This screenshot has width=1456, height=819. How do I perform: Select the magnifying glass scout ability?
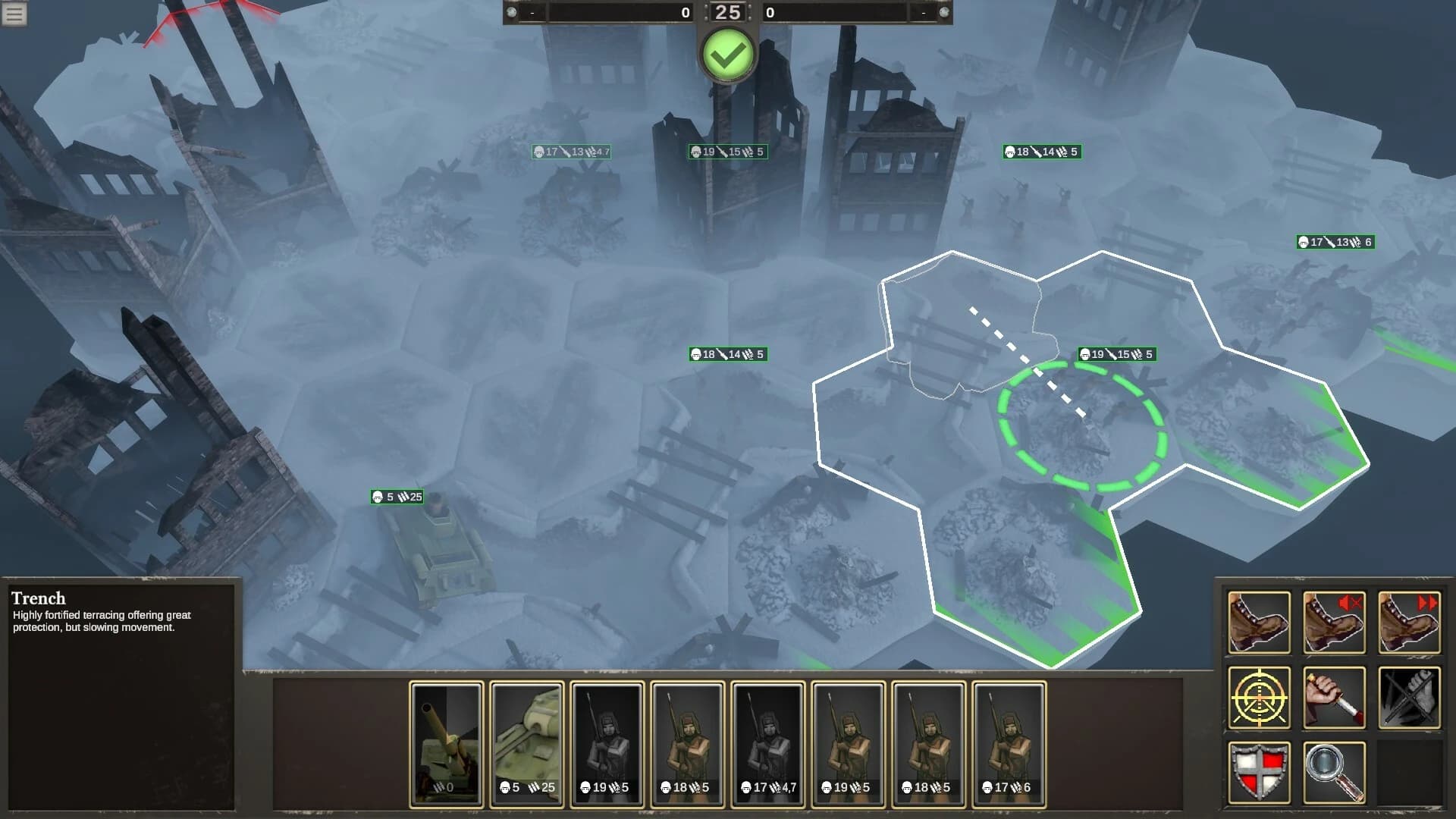1333,770
